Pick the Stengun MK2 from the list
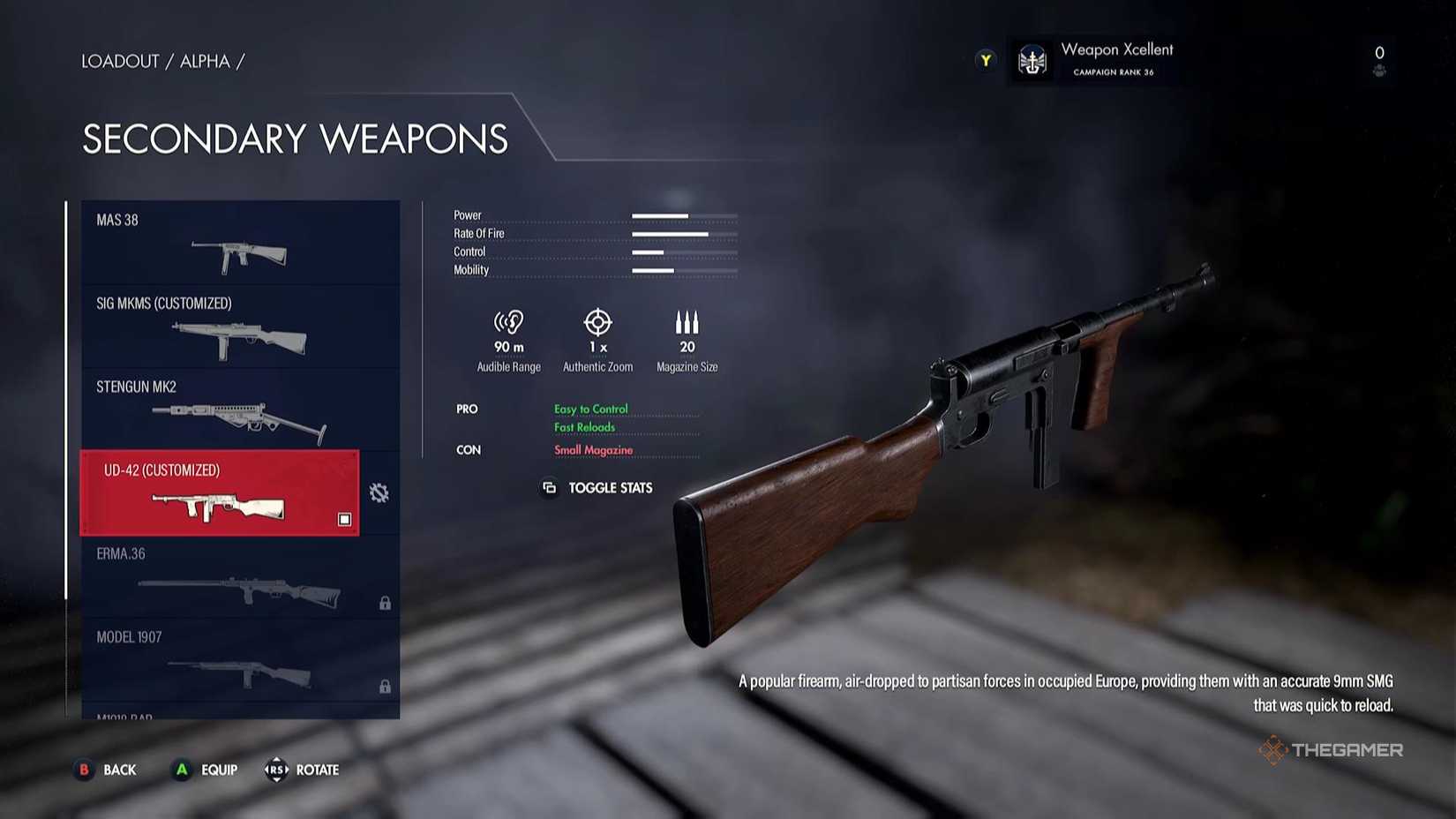 pyautogui.click(x=240, y=409)
